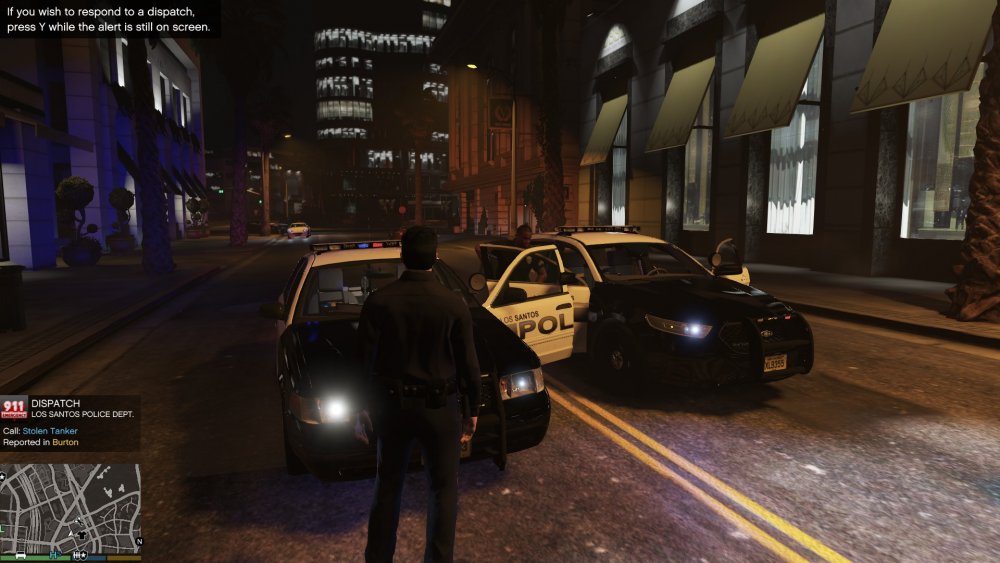Open the Stolen Tanker dispatch notification
This screenshot has width=1000, height=563.
(x=70, y=422)
